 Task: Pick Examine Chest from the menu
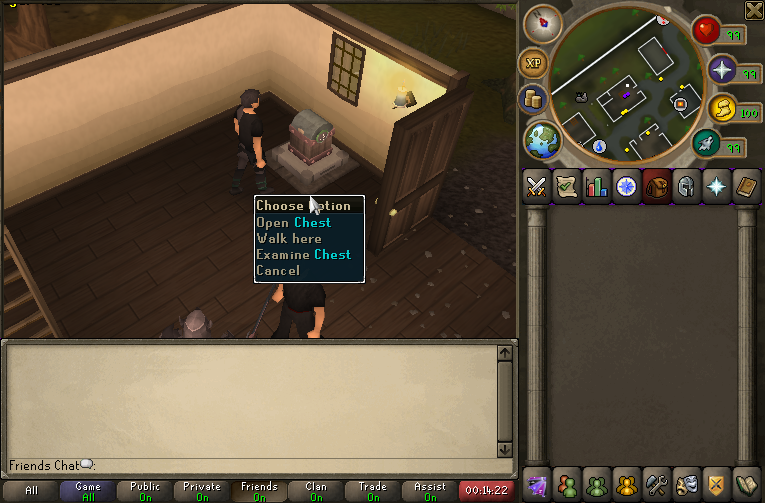click(x=303, y=255)
